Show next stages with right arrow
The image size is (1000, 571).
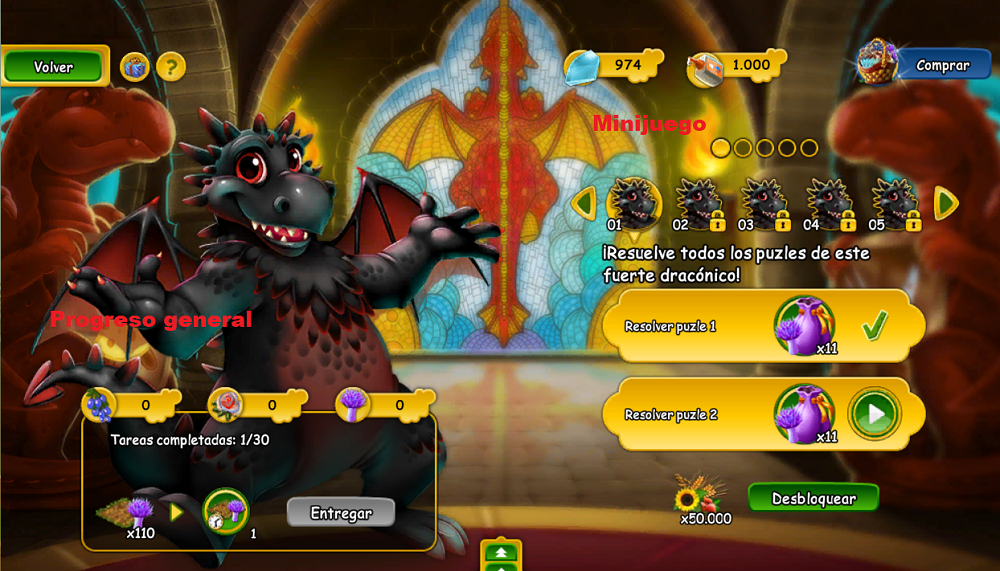pyautogui.click(x=945, y=203)
